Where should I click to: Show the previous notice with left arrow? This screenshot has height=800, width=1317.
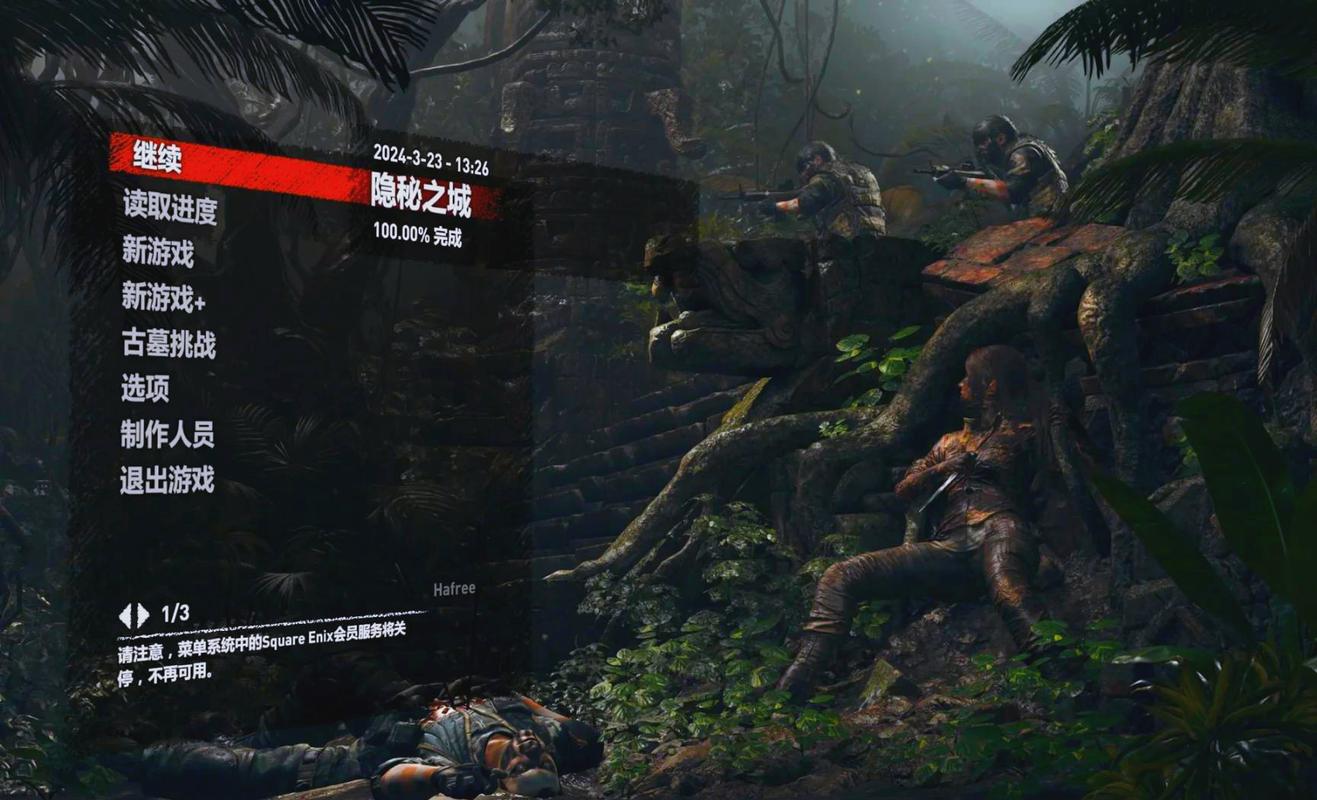[x=125, y=615]
